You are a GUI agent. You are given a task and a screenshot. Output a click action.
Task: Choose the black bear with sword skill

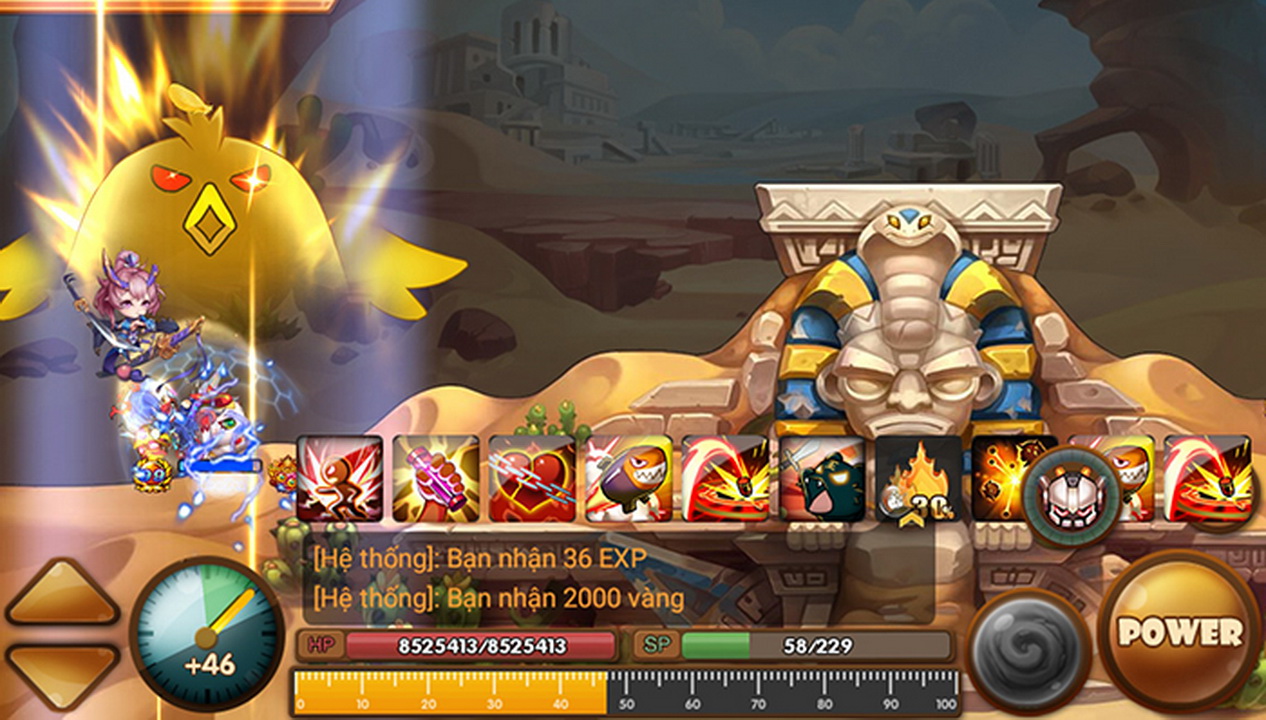coord(822,478)
